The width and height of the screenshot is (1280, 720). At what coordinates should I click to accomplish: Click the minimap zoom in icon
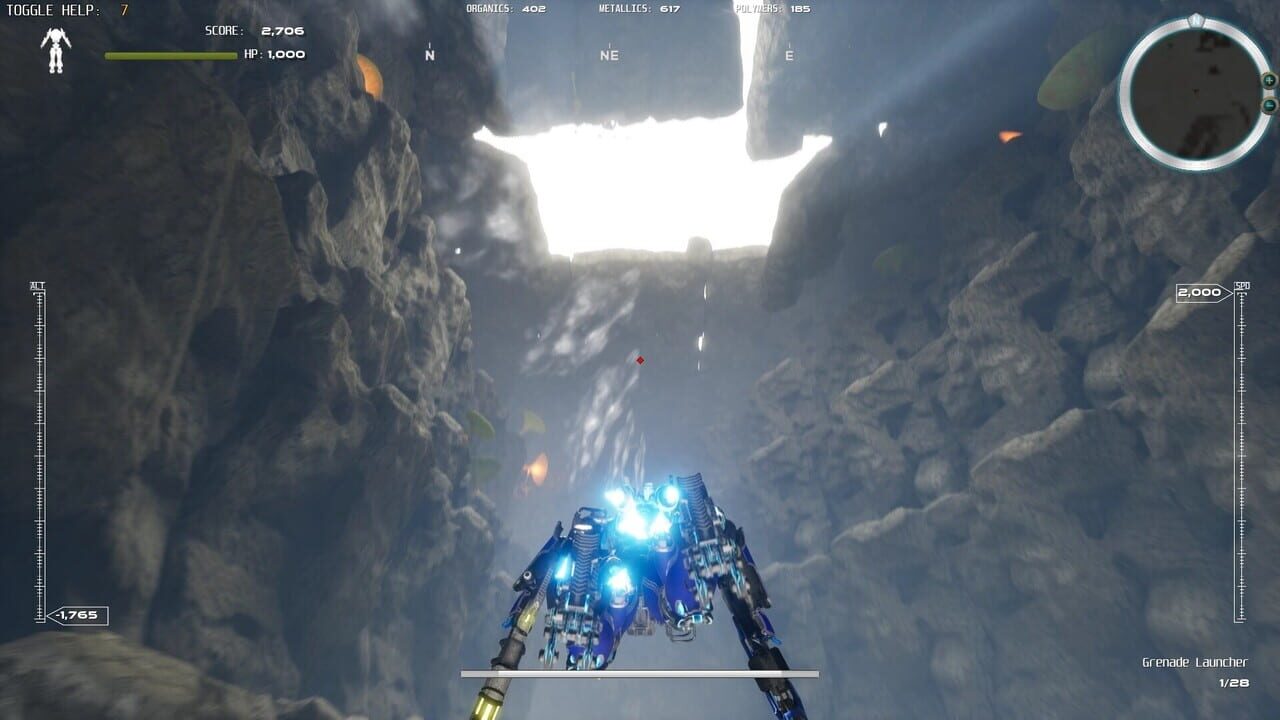pos(1269,81)
